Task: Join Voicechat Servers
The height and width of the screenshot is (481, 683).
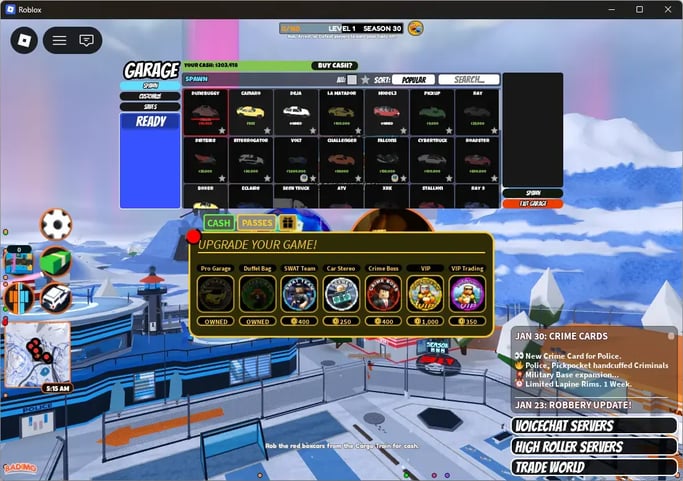Action: click(x=594, y=426)
